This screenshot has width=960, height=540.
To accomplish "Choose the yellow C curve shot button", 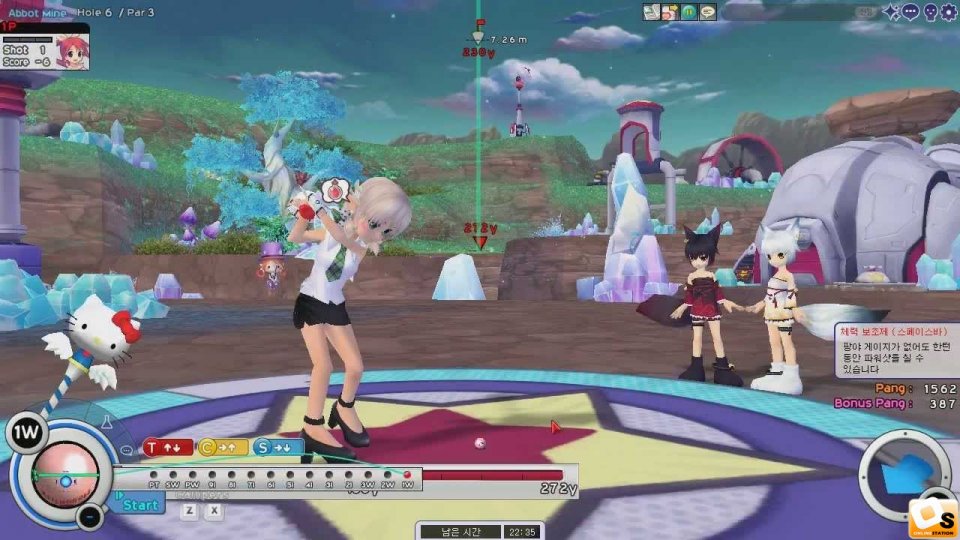I will [x=222, y=448].
